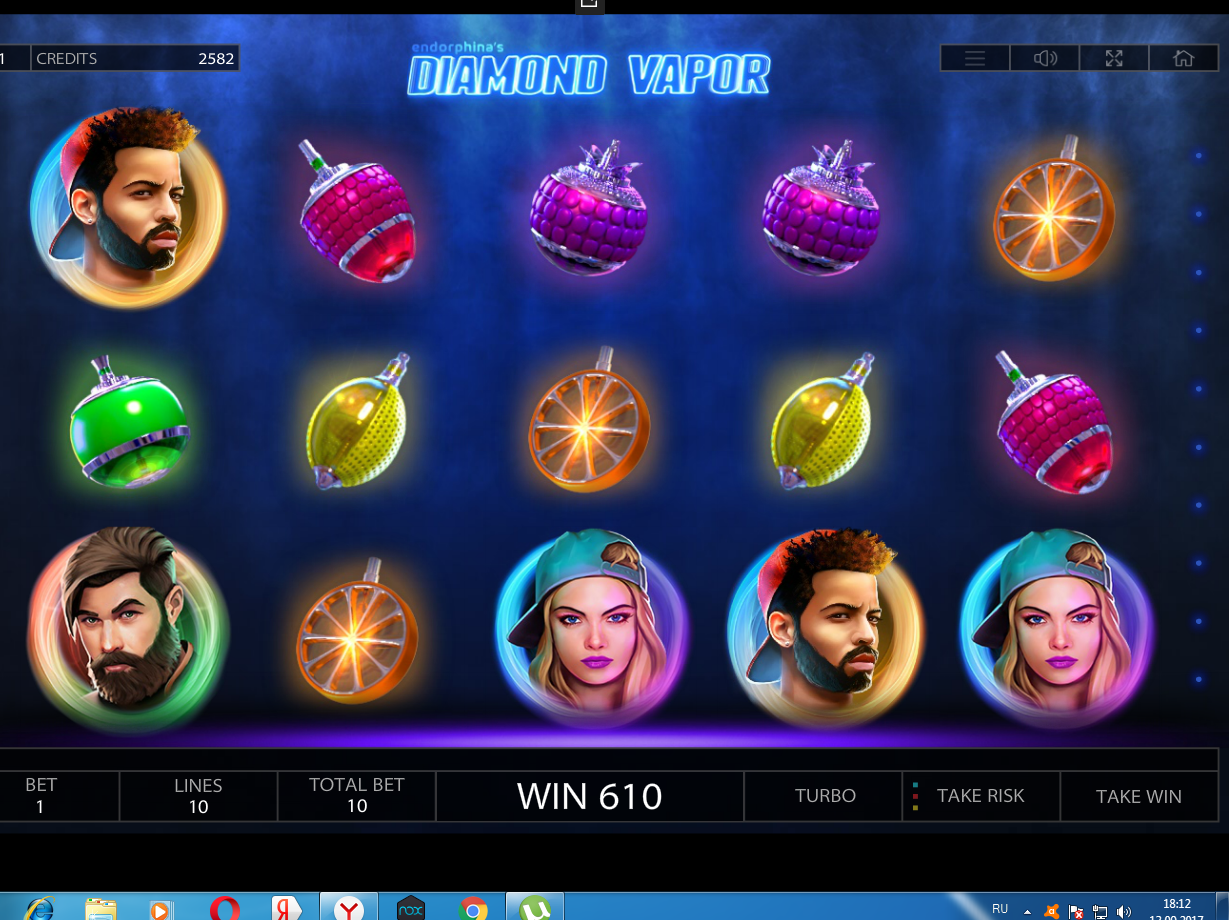Switch to fullscreen mode

tap(1114, 58)
